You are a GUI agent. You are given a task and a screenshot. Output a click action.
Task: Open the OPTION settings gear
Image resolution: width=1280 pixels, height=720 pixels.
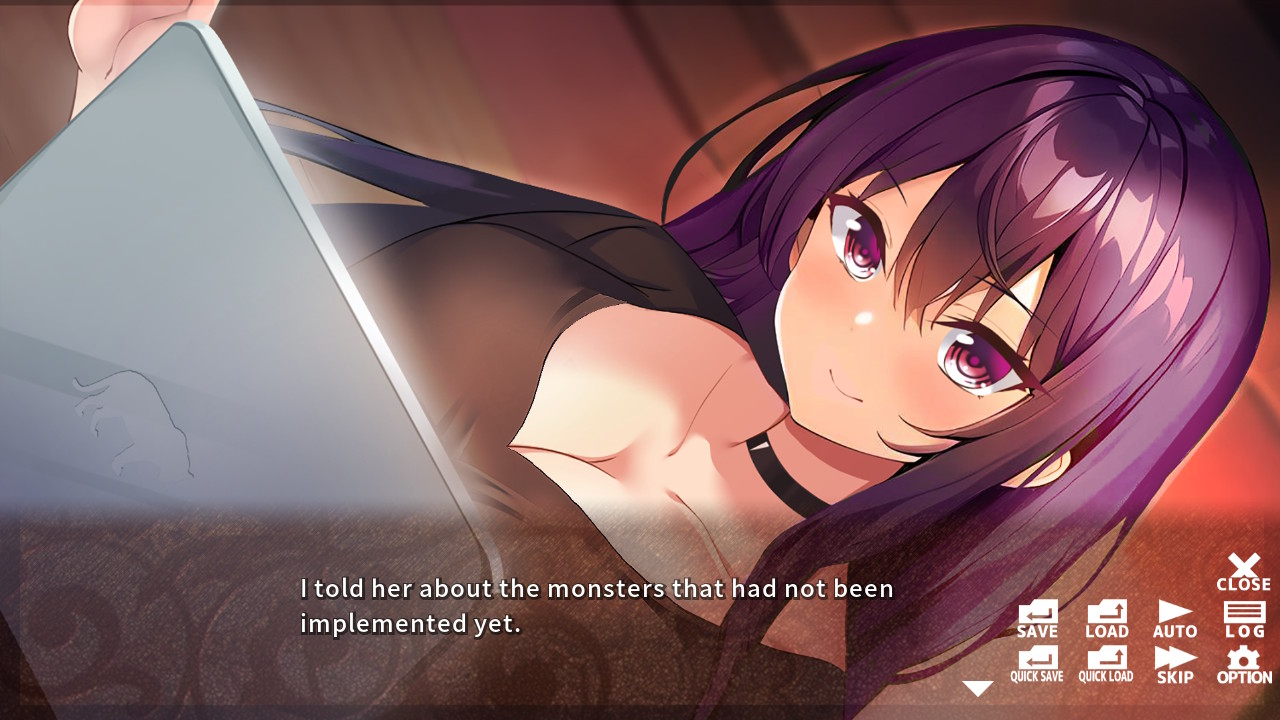click(1242, 662)
